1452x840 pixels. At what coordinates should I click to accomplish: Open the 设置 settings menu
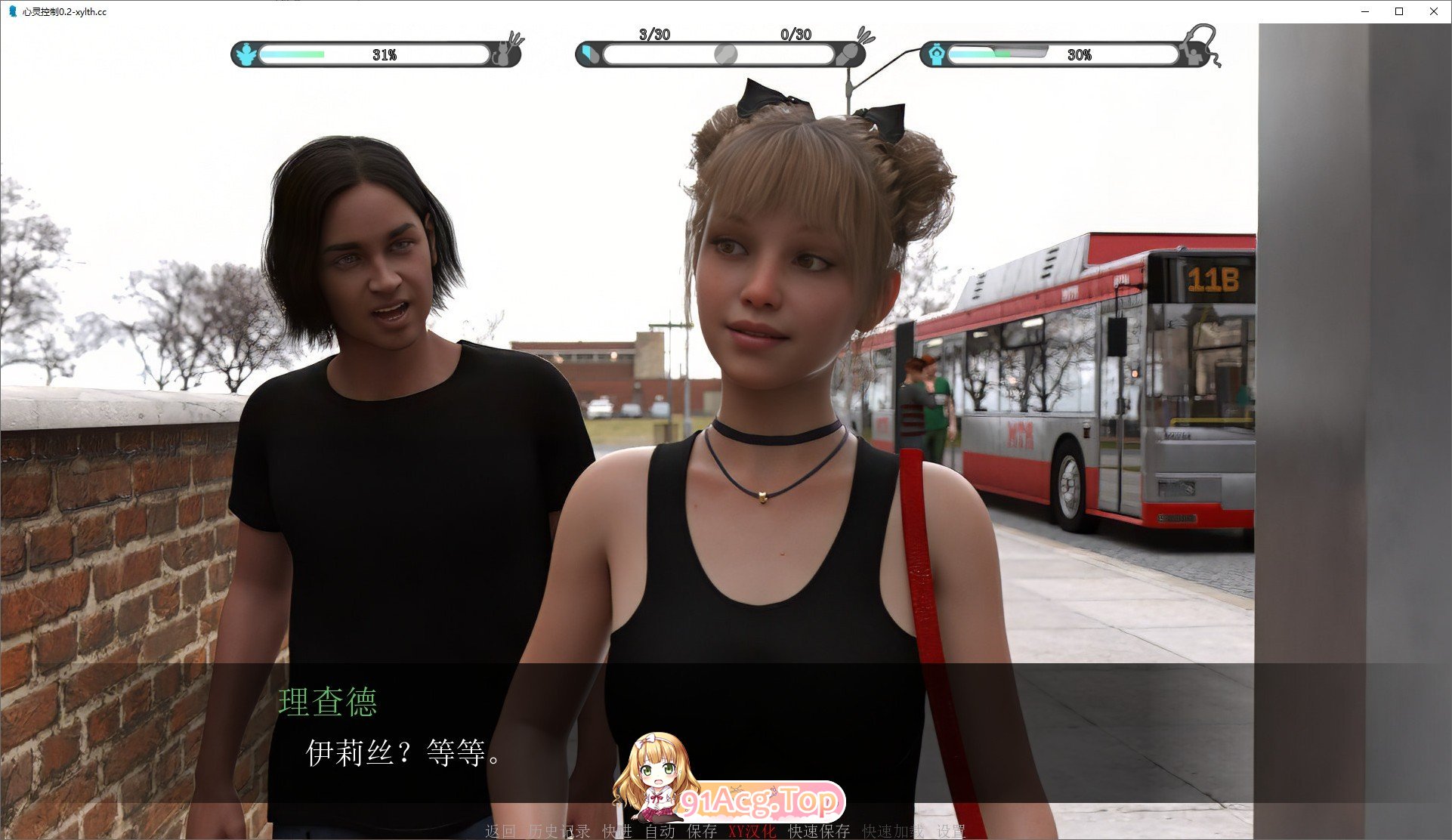(951, 831)
